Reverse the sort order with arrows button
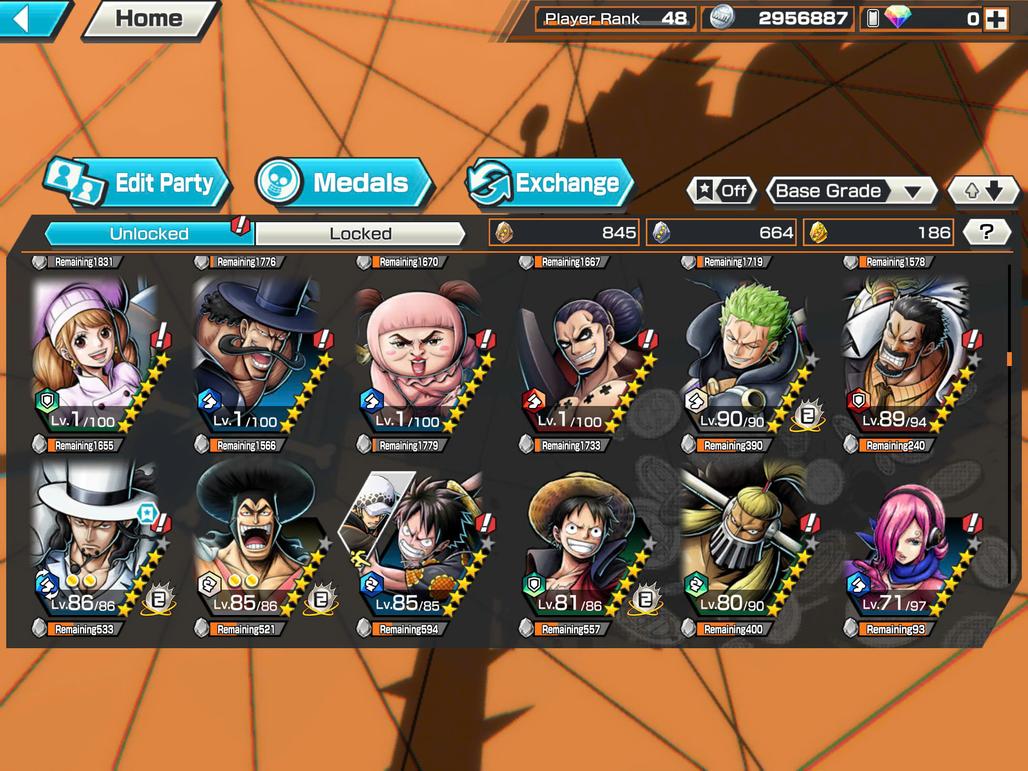This screenshot has width=1028, height=771. [x=982, y=191]
